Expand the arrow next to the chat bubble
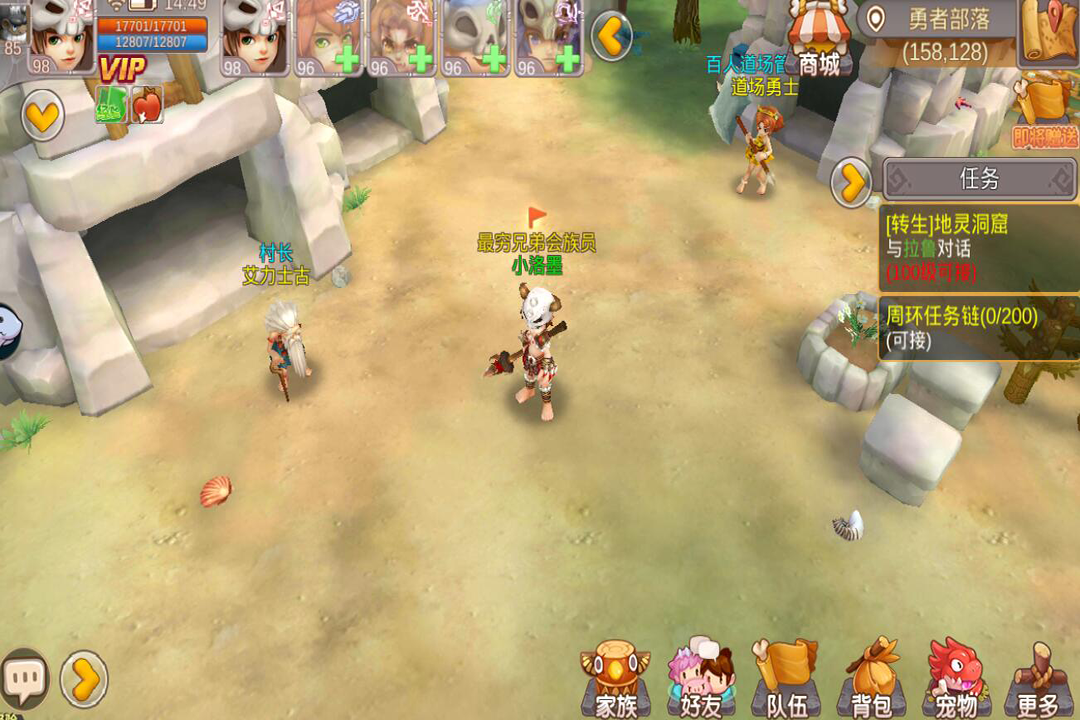This screenshot has width=1080, height=720. tap(84, 680)
